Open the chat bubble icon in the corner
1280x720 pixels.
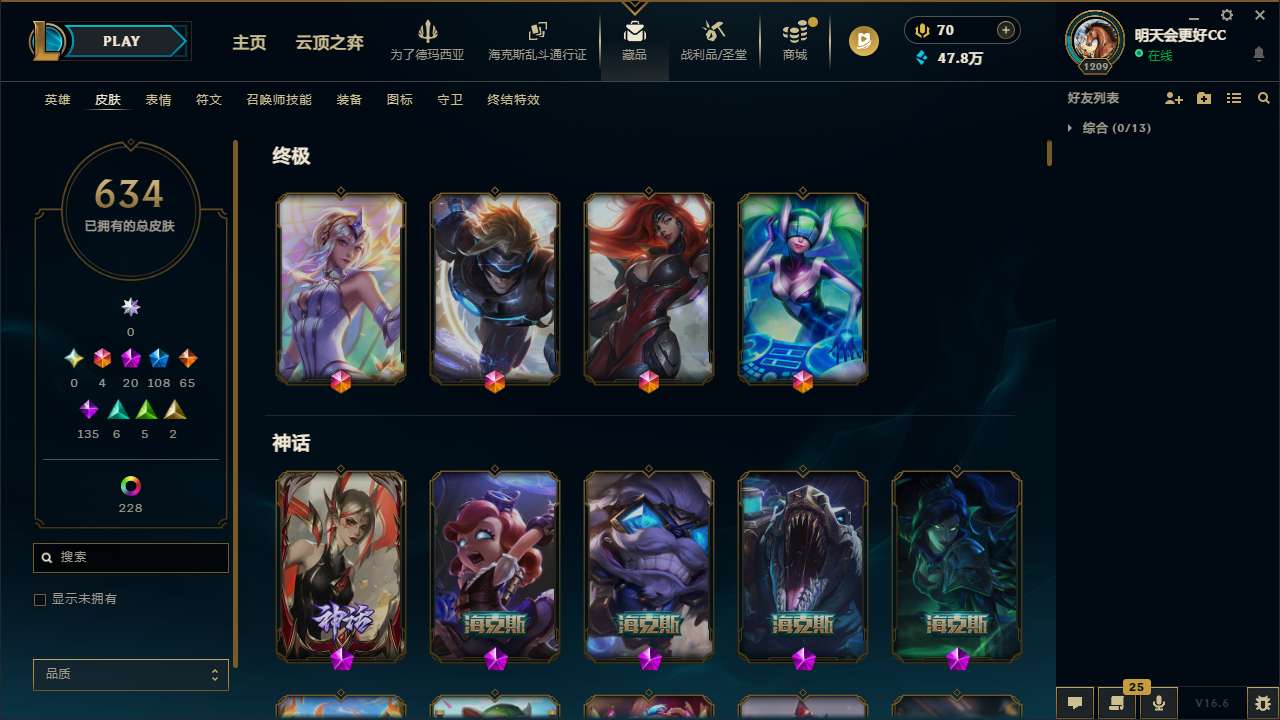click(1073, 701)
